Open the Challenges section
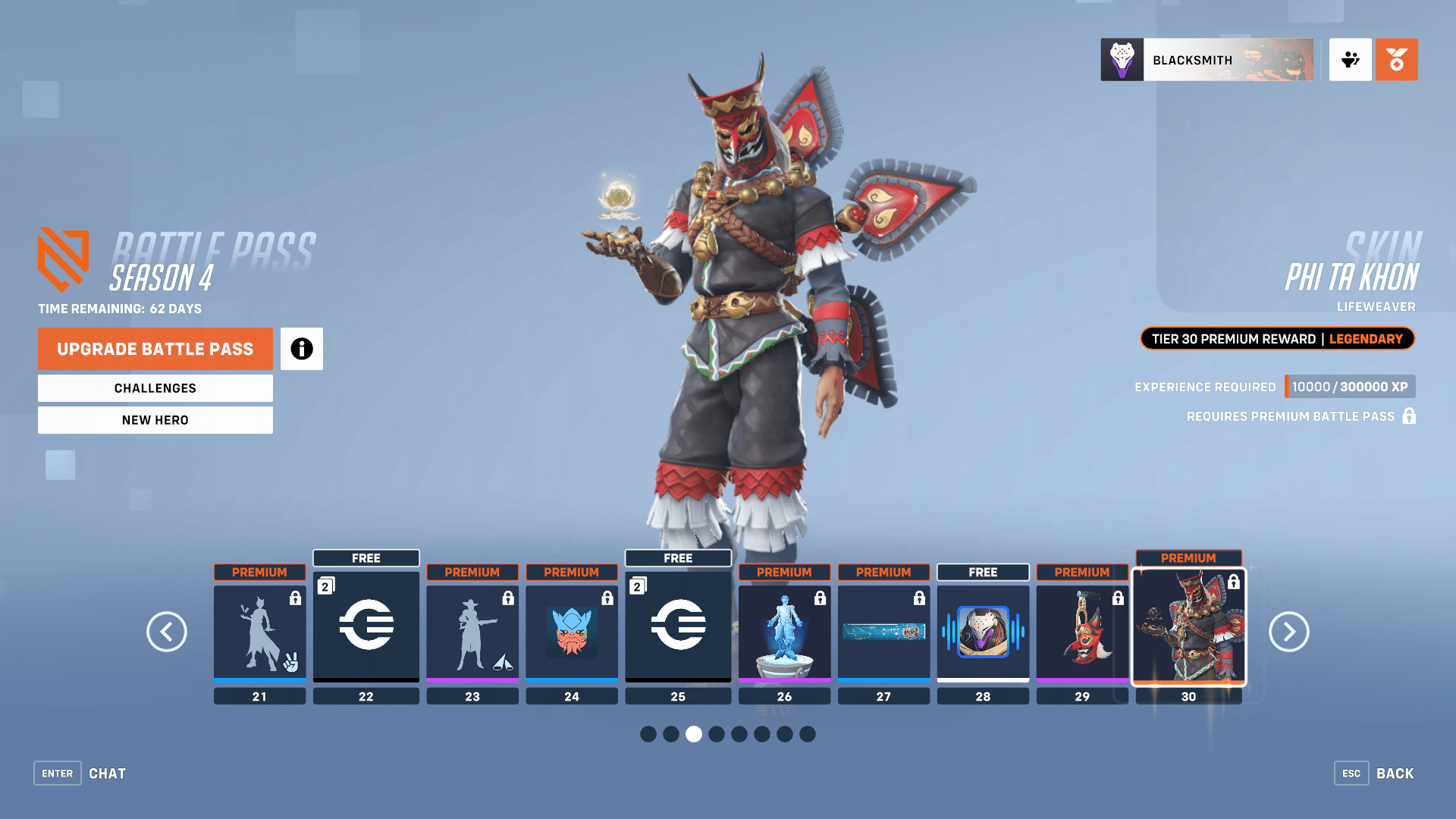 [x=155, y=388]
